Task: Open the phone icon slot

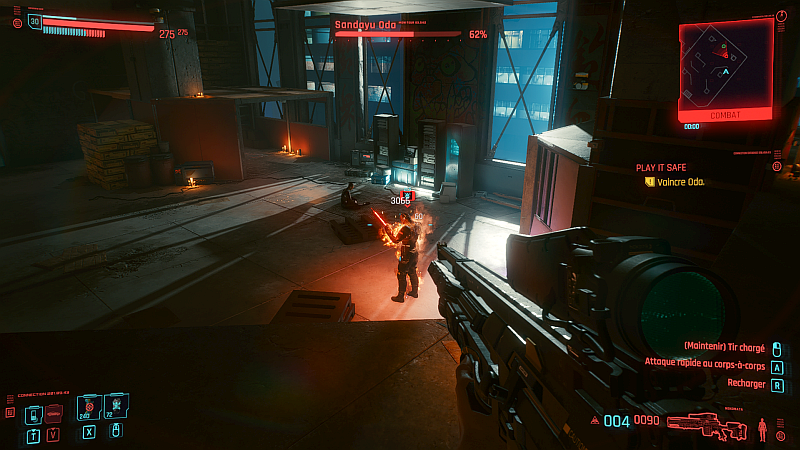Action: (32, 412)
